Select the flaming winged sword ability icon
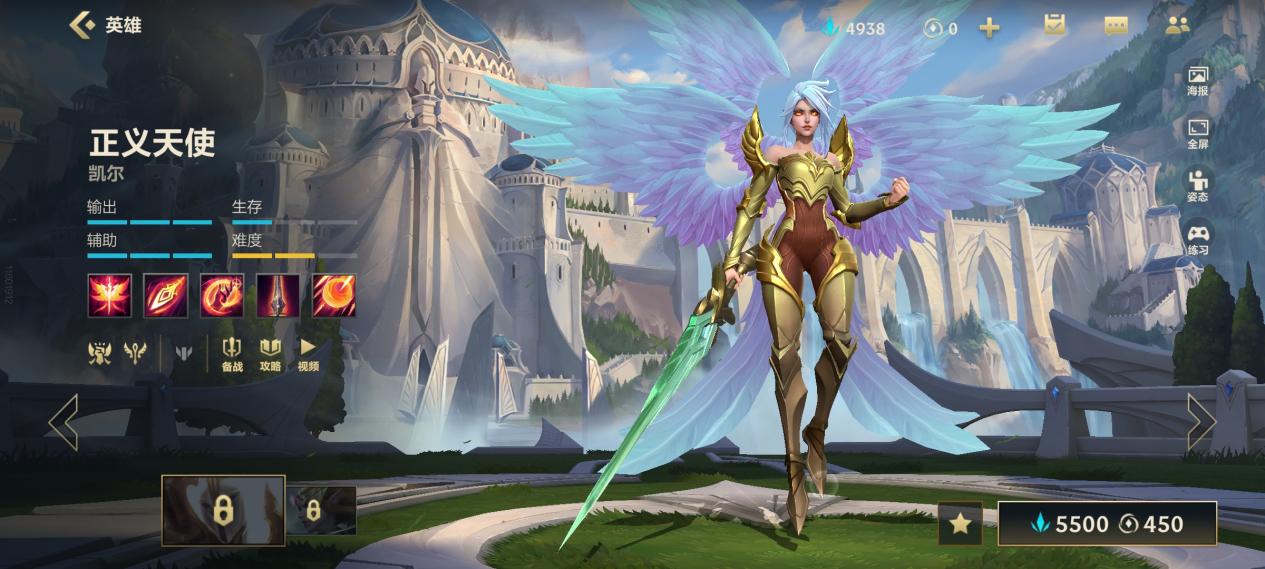1265x569 pixels. pyautogui.click(x=109, y=295)
